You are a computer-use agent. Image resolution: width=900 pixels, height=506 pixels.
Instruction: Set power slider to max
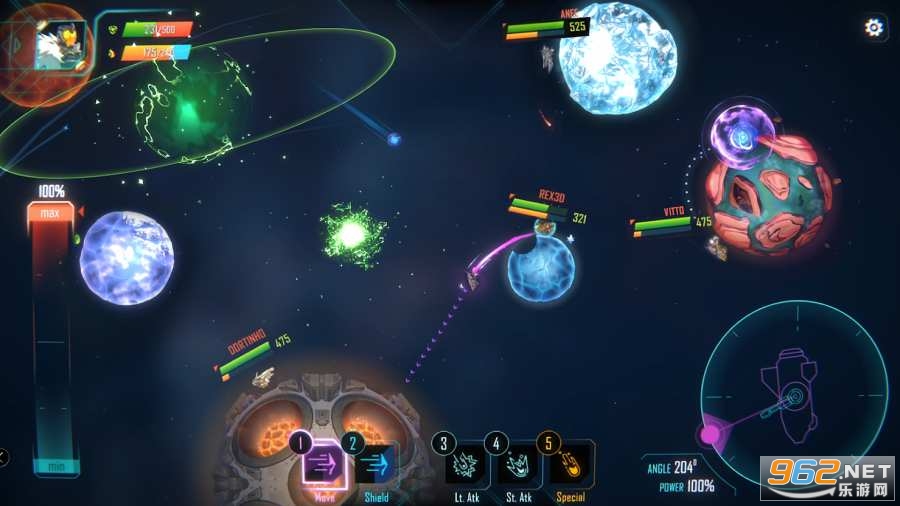(x=50, y=213)
